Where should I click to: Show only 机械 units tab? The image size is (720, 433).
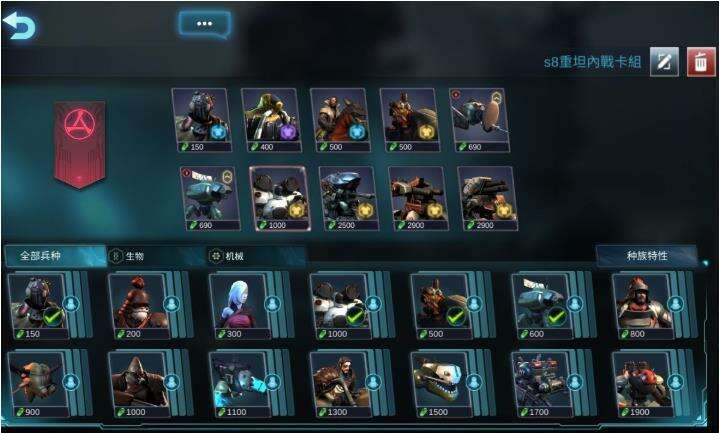(x=232, y=256)
